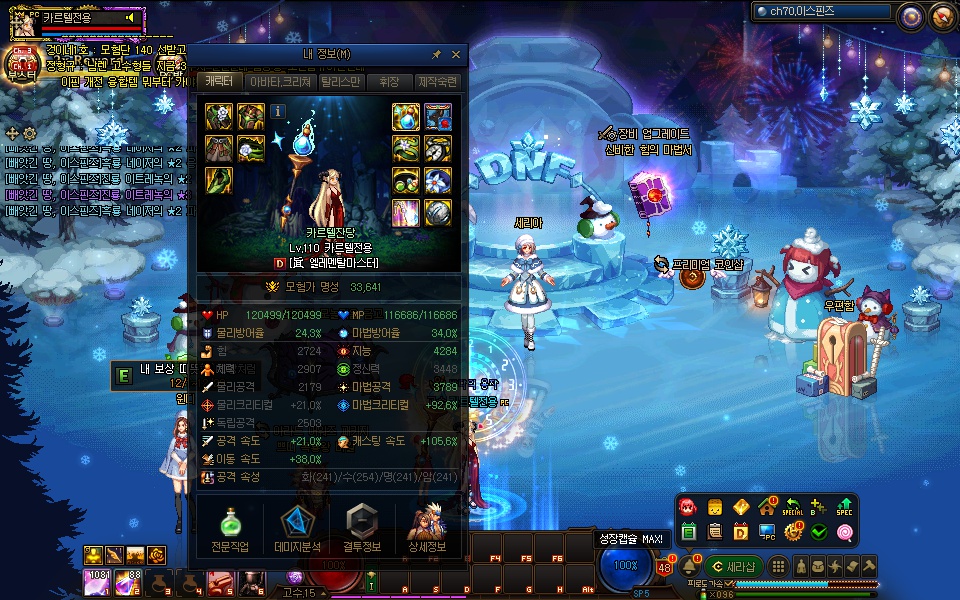View 결투정보 duel information
The height and width of the screenshot is (600, 960).
point(362,530)
